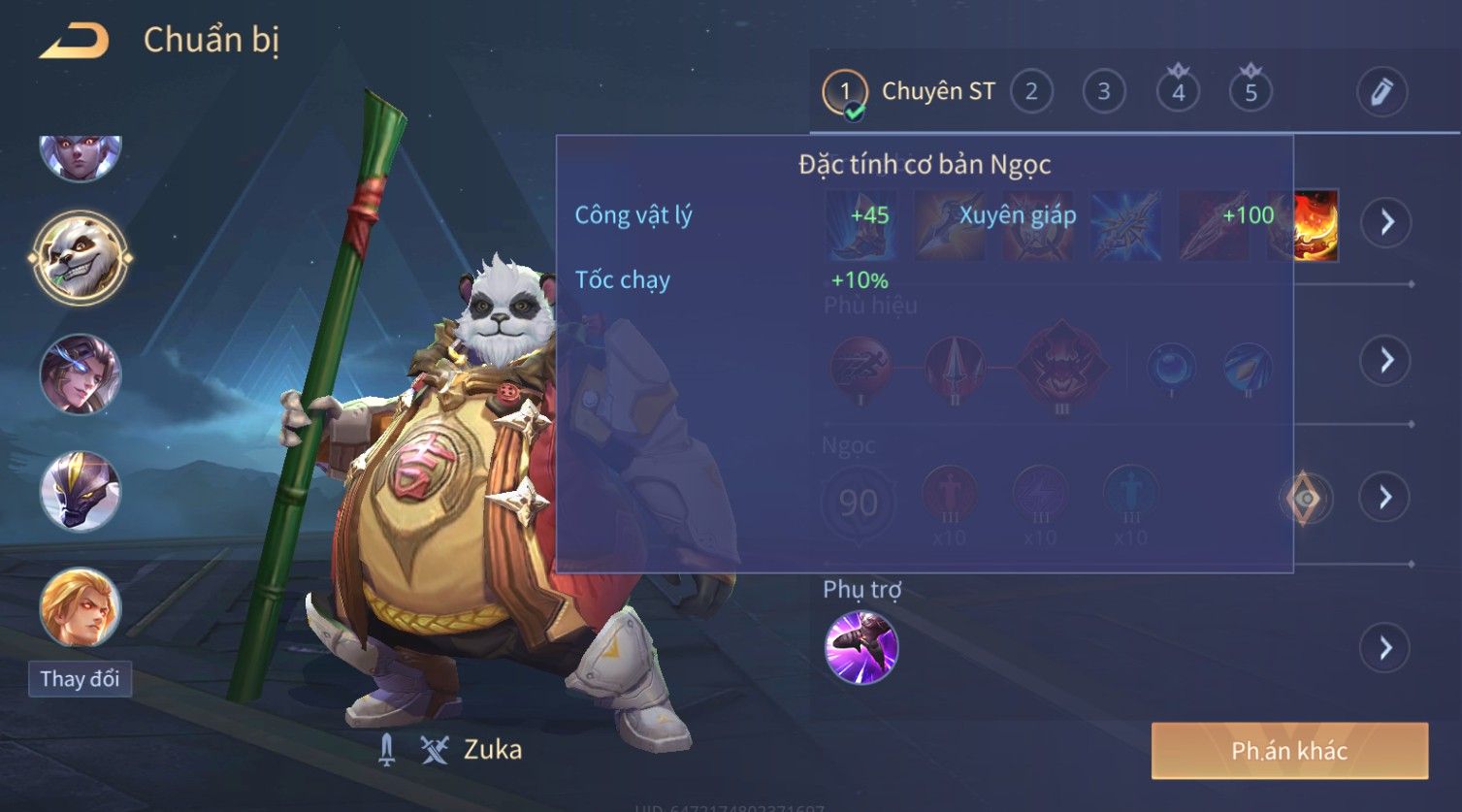Select the blue-eyed swordsman hero portrait
This screenshot has height=812, width=1462.
pos(81,374)
